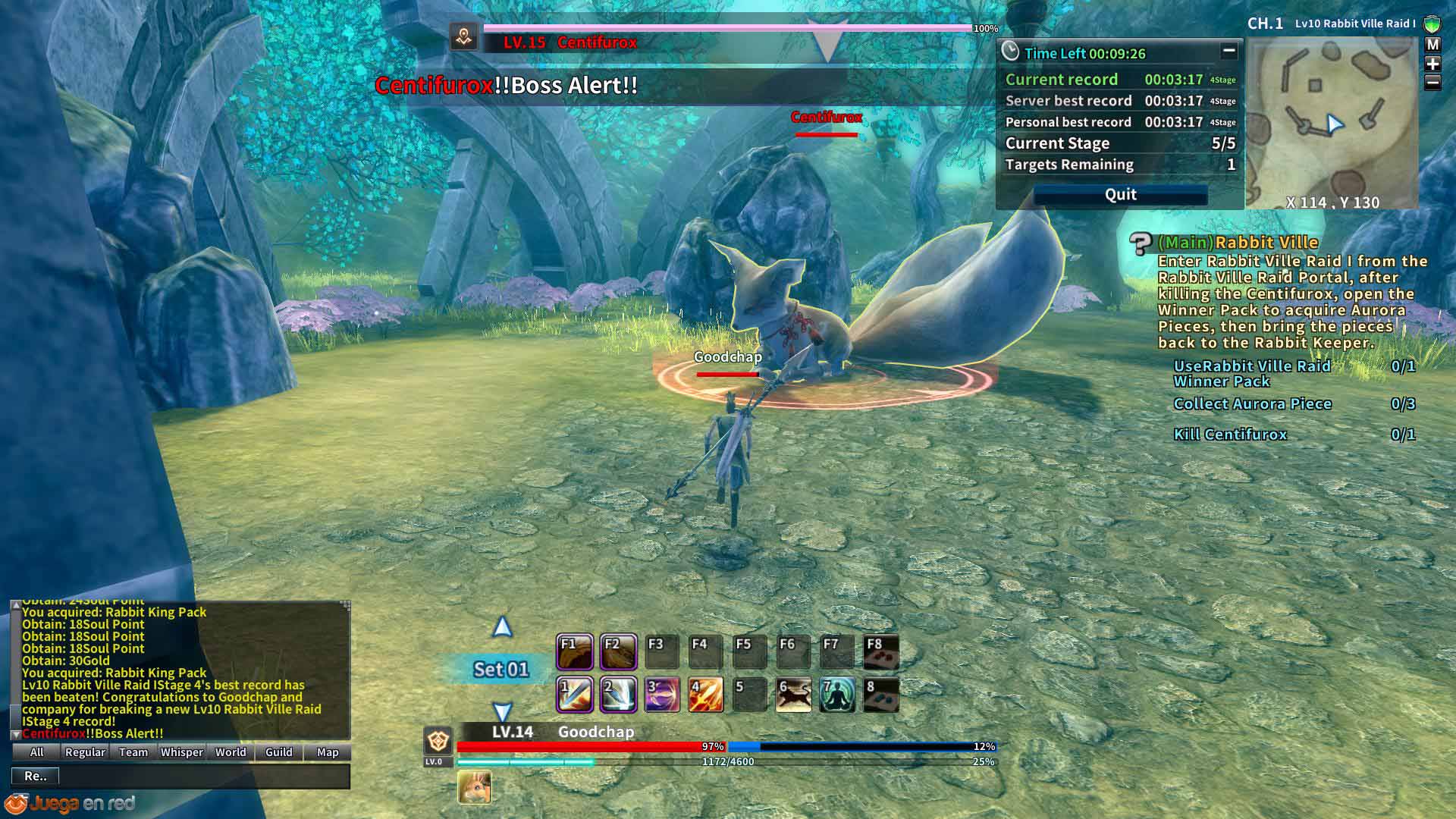Switch chat to the All tab
Image resolution: width=1456 pixels, height=819 pixels.
(36, 752)
